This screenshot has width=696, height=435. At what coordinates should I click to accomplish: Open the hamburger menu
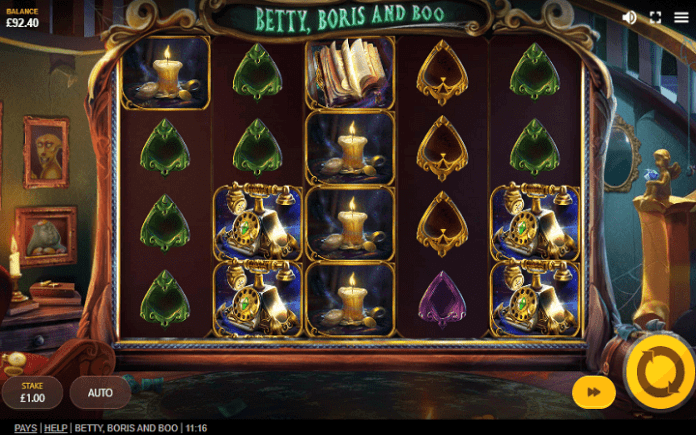click(681, 17)
